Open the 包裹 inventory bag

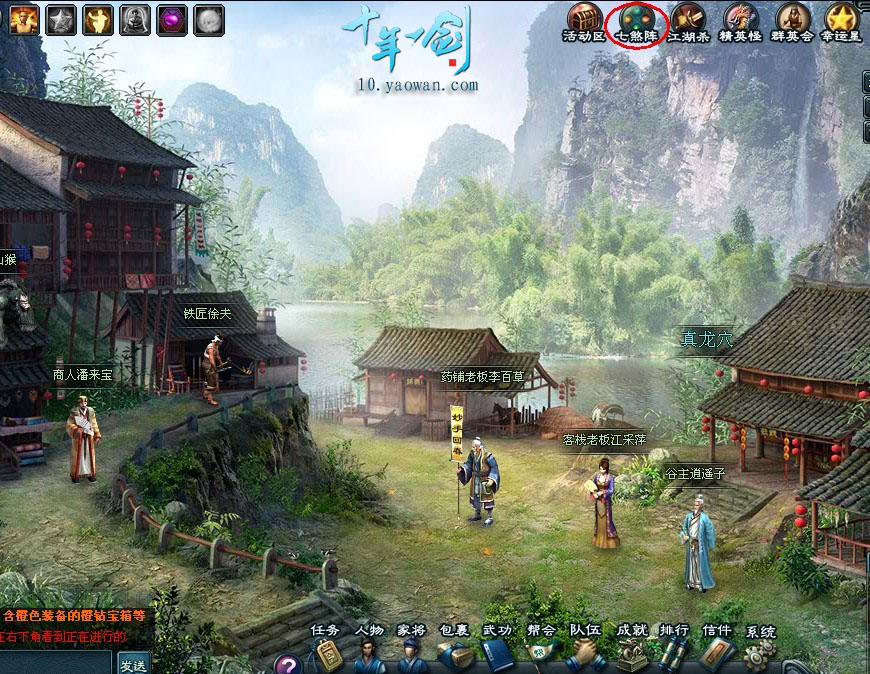pos(455,654)
